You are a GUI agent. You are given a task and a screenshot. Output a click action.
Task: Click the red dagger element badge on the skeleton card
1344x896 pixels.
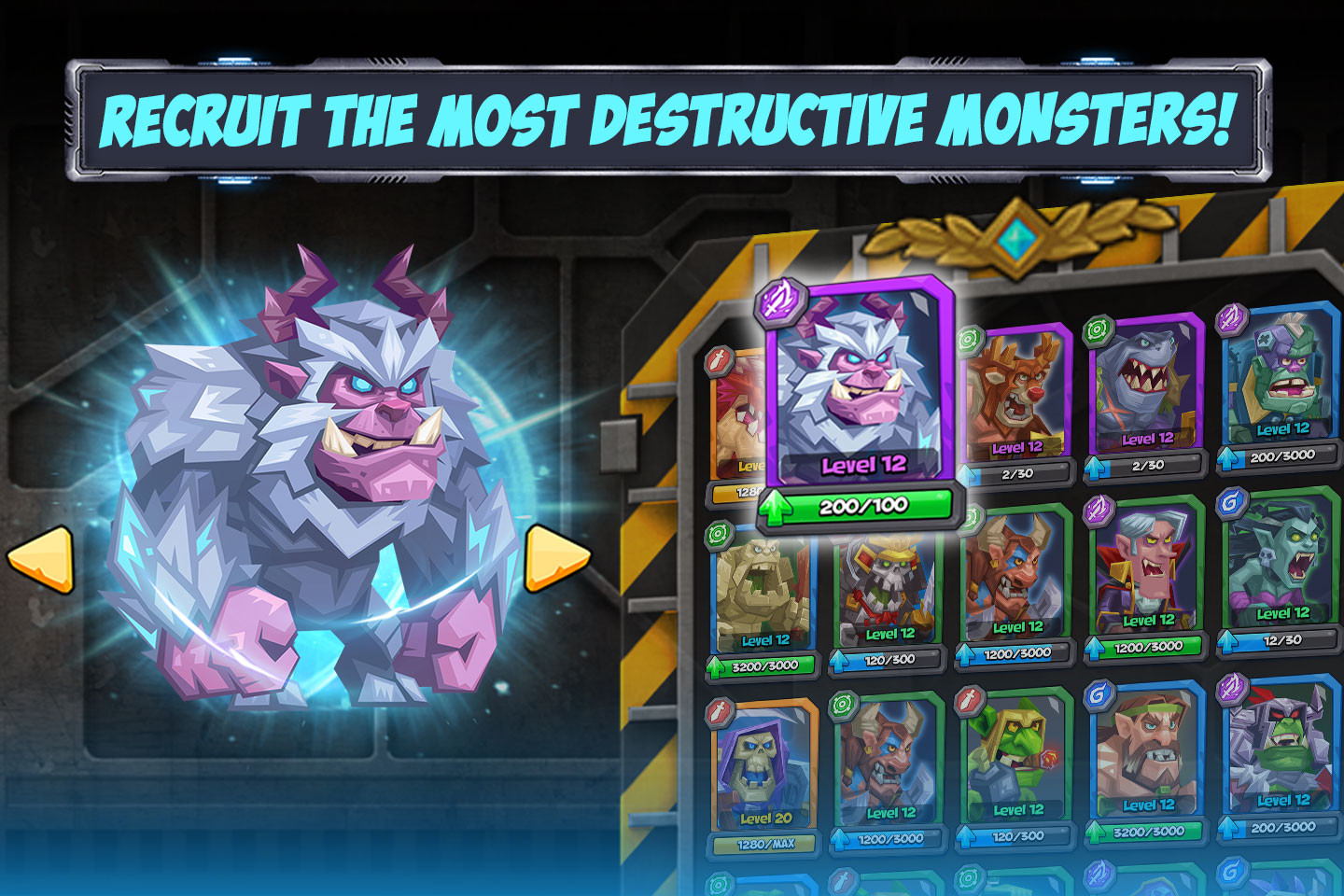point(719,709)
